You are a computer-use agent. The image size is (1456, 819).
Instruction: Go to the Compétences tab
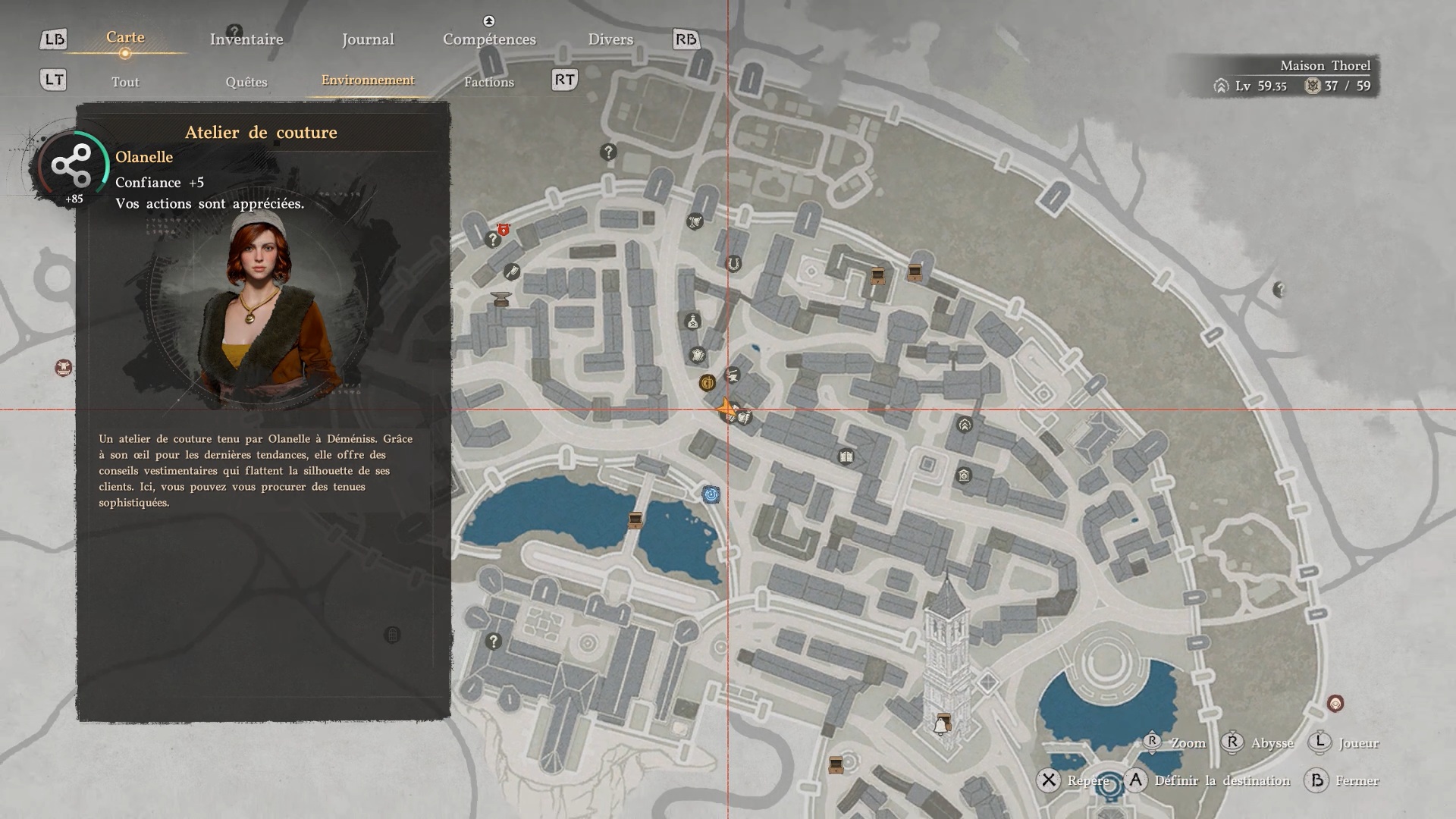pyautogui.click(x=489, y=39)
